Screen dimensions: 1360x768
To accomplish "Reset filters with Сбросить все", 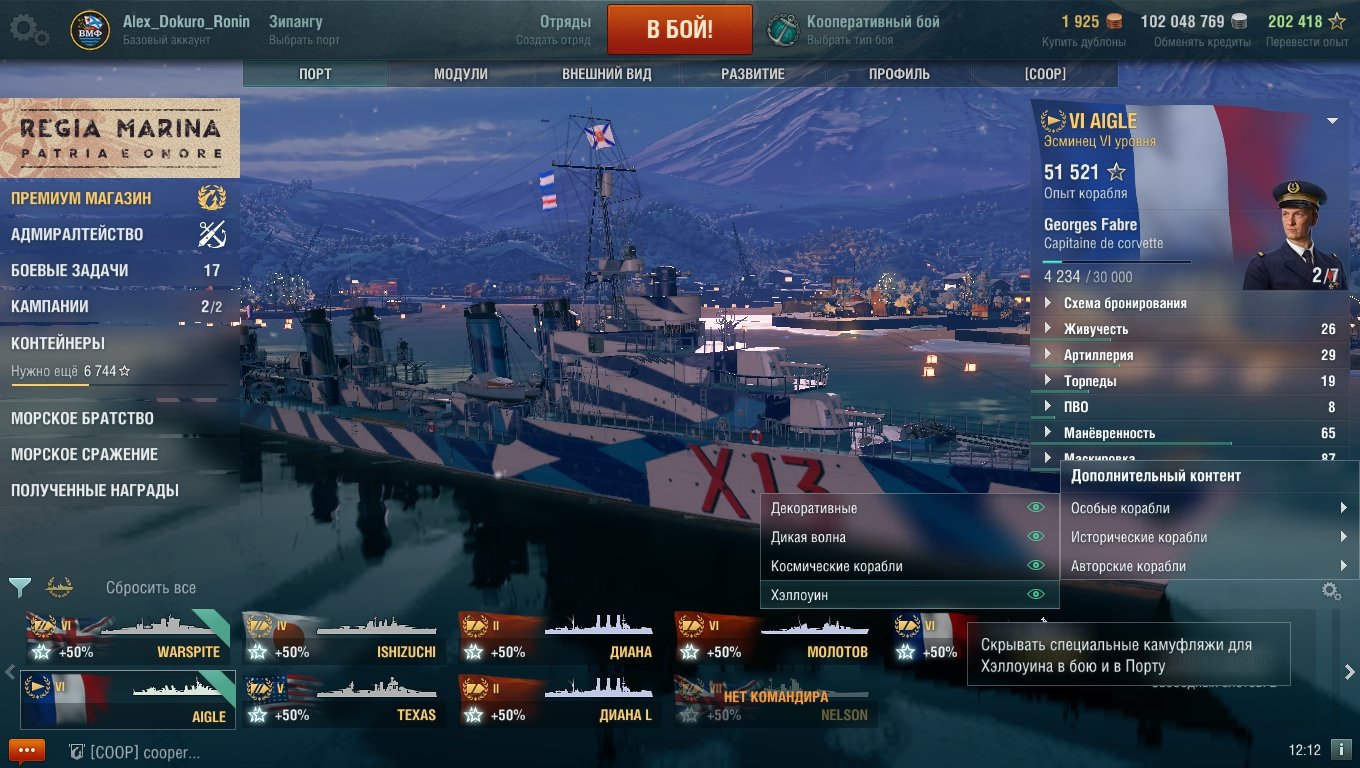I will point(151,588).
